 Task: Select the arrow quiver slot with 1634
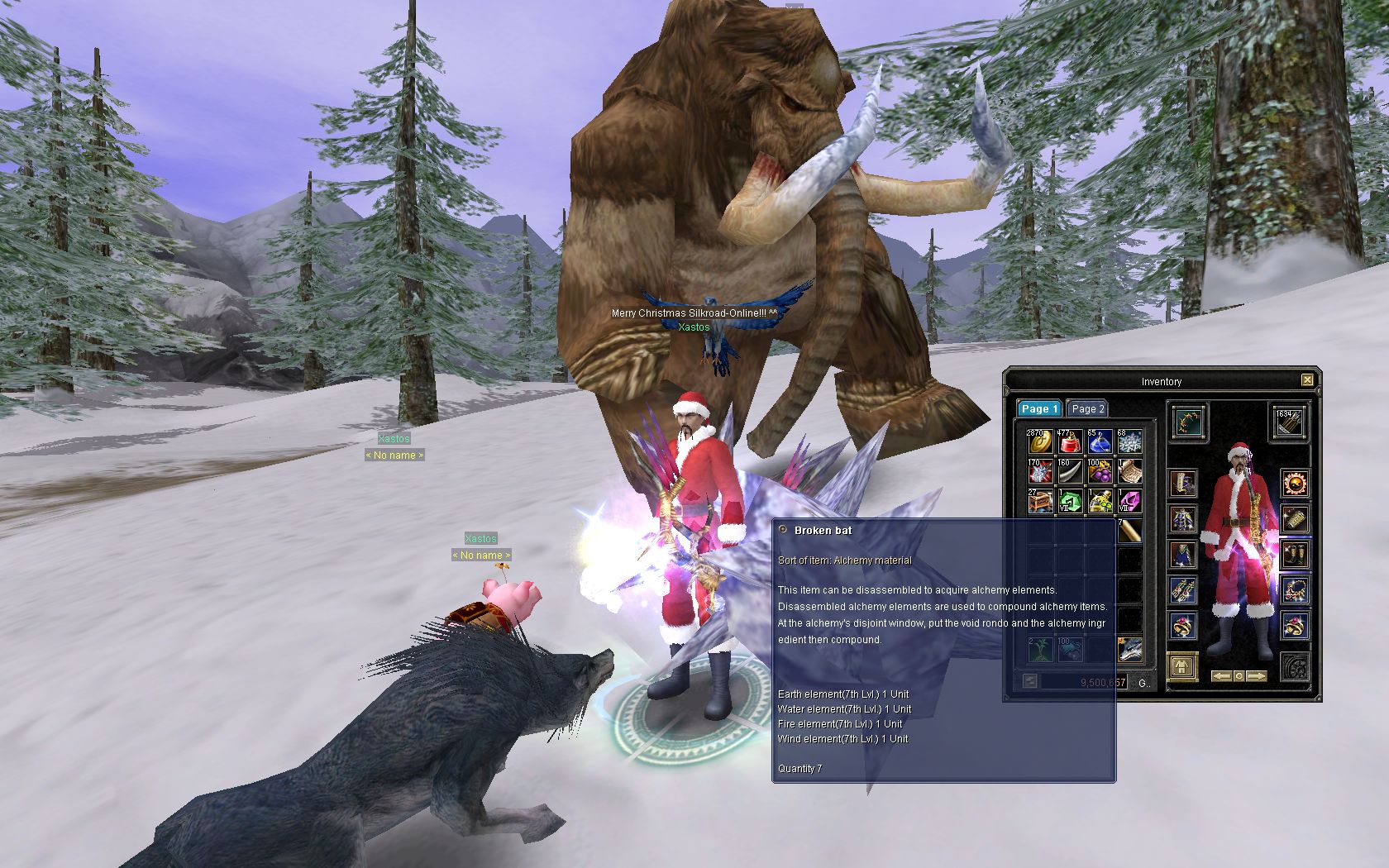tap(1288, 422)
